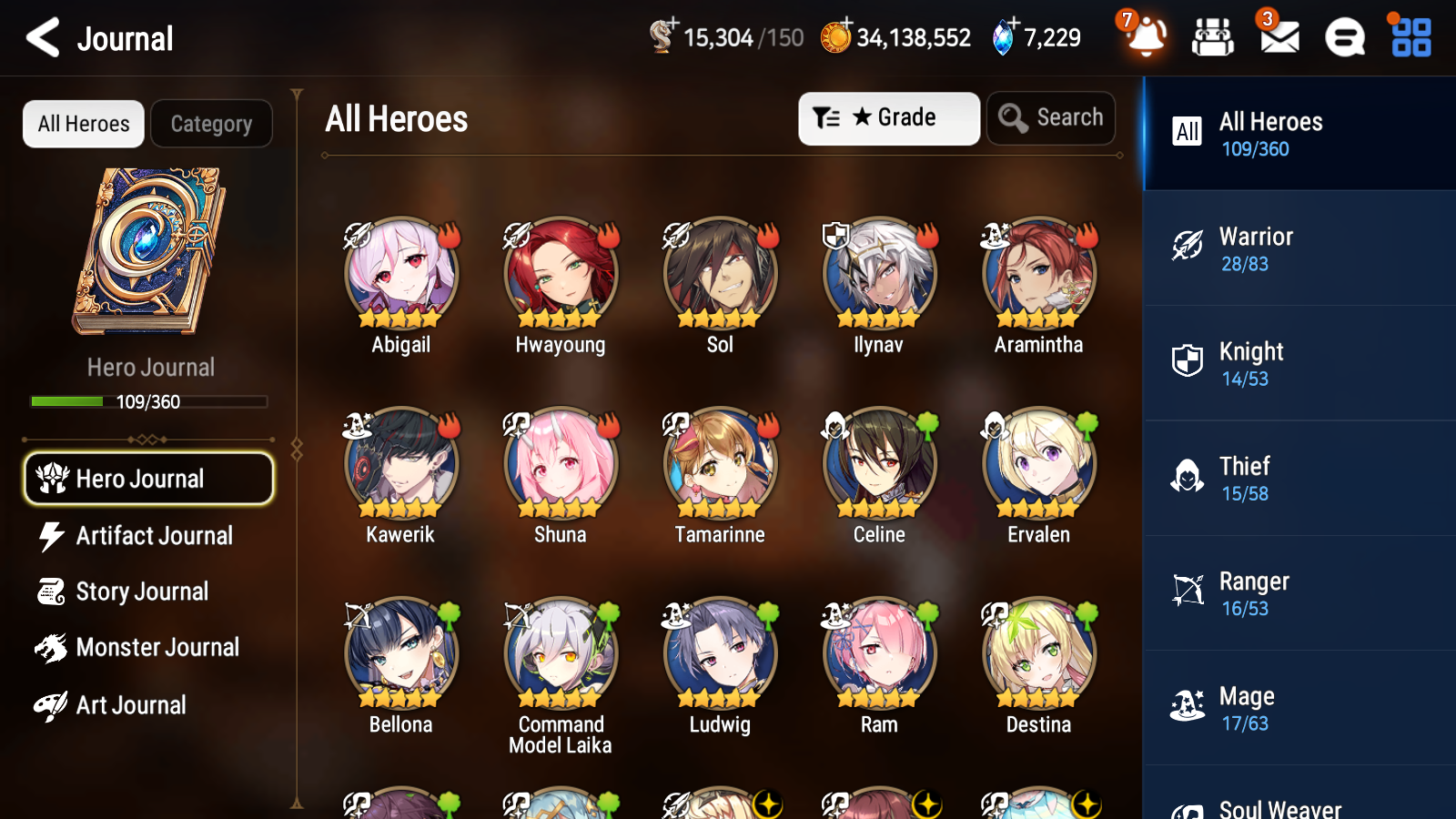
Task: Open the inventory chest icon
Action: 1213,38
